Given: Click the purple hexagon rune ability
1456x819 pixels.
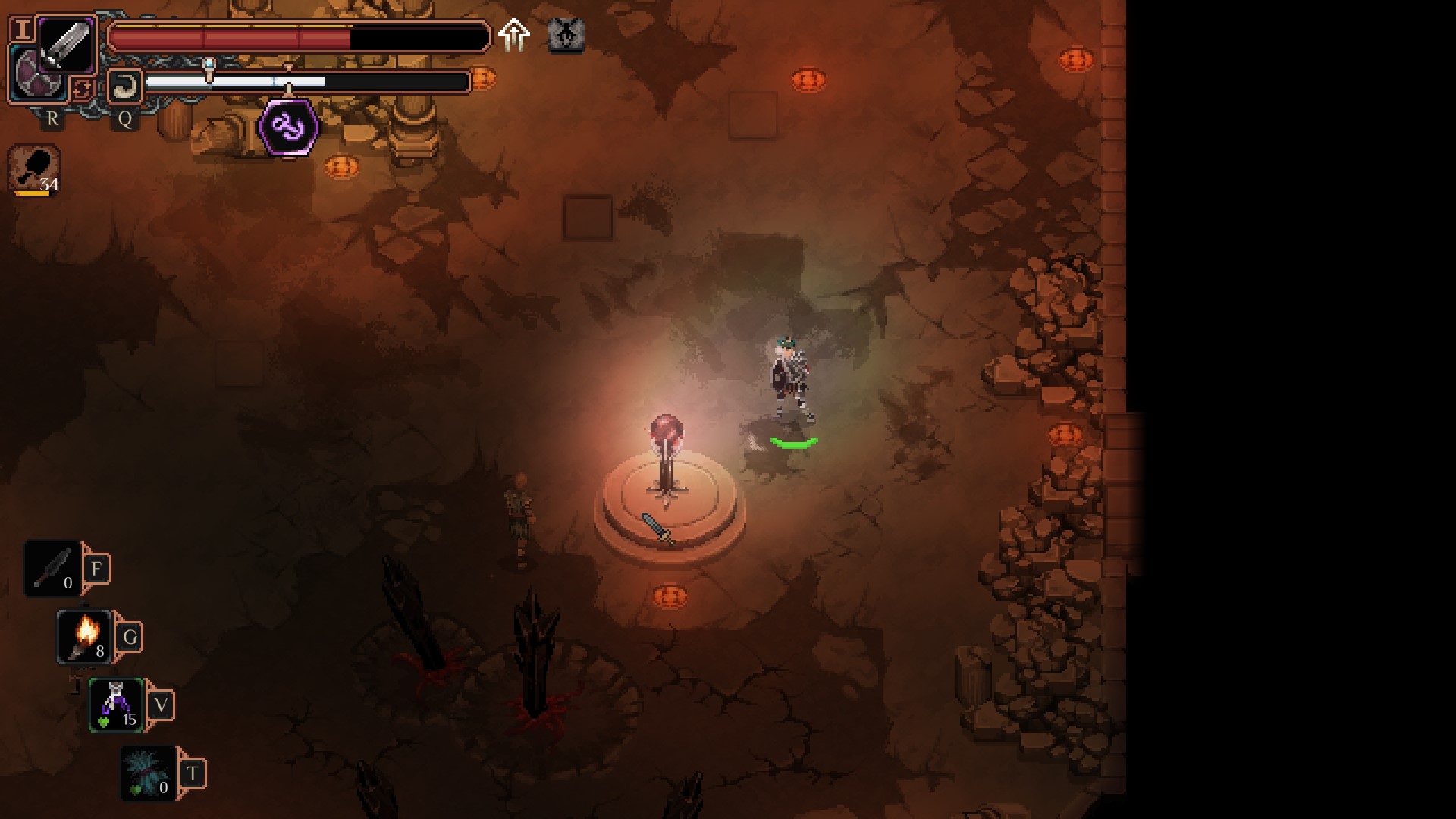Looking at the screenshot, I should pos(289,127).
